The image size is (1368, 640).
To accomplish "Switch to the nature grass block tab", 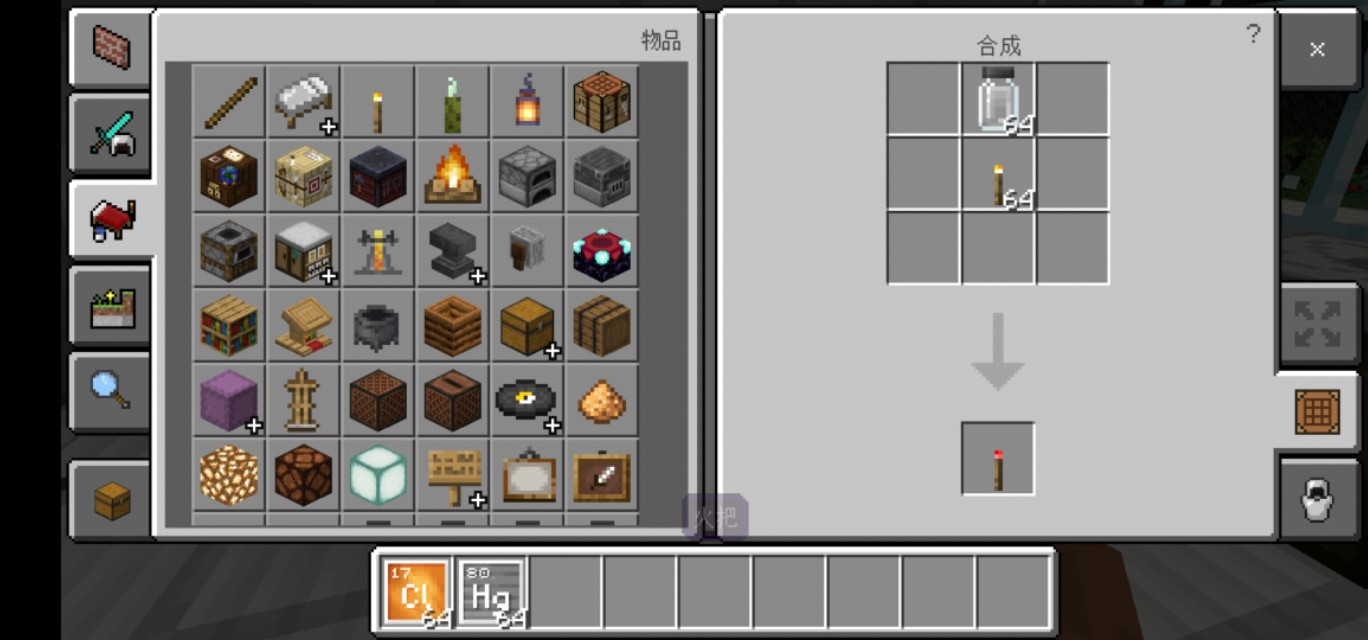I will click(111, 306).
